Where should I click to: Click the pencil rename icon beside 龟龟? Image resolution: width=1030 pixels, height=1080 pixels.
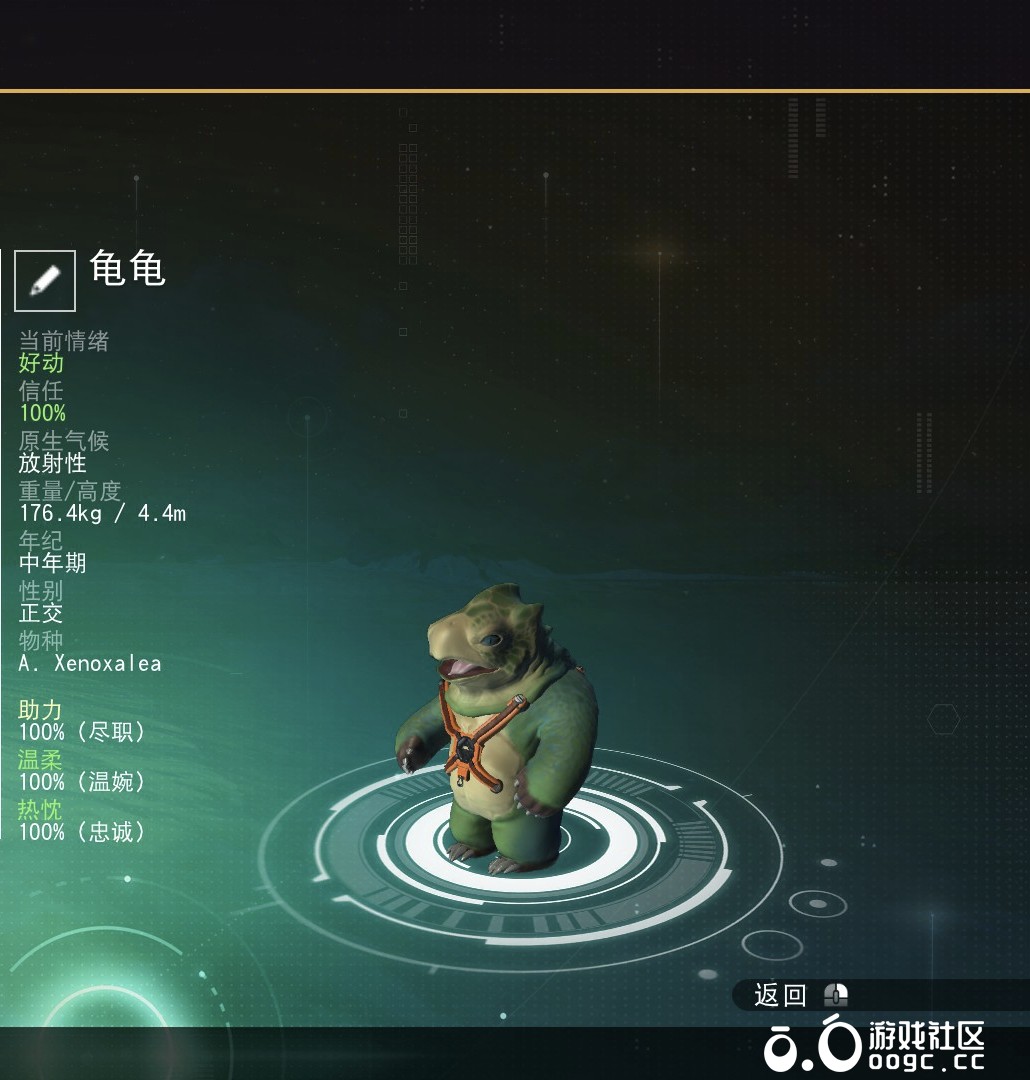(45, 280)
